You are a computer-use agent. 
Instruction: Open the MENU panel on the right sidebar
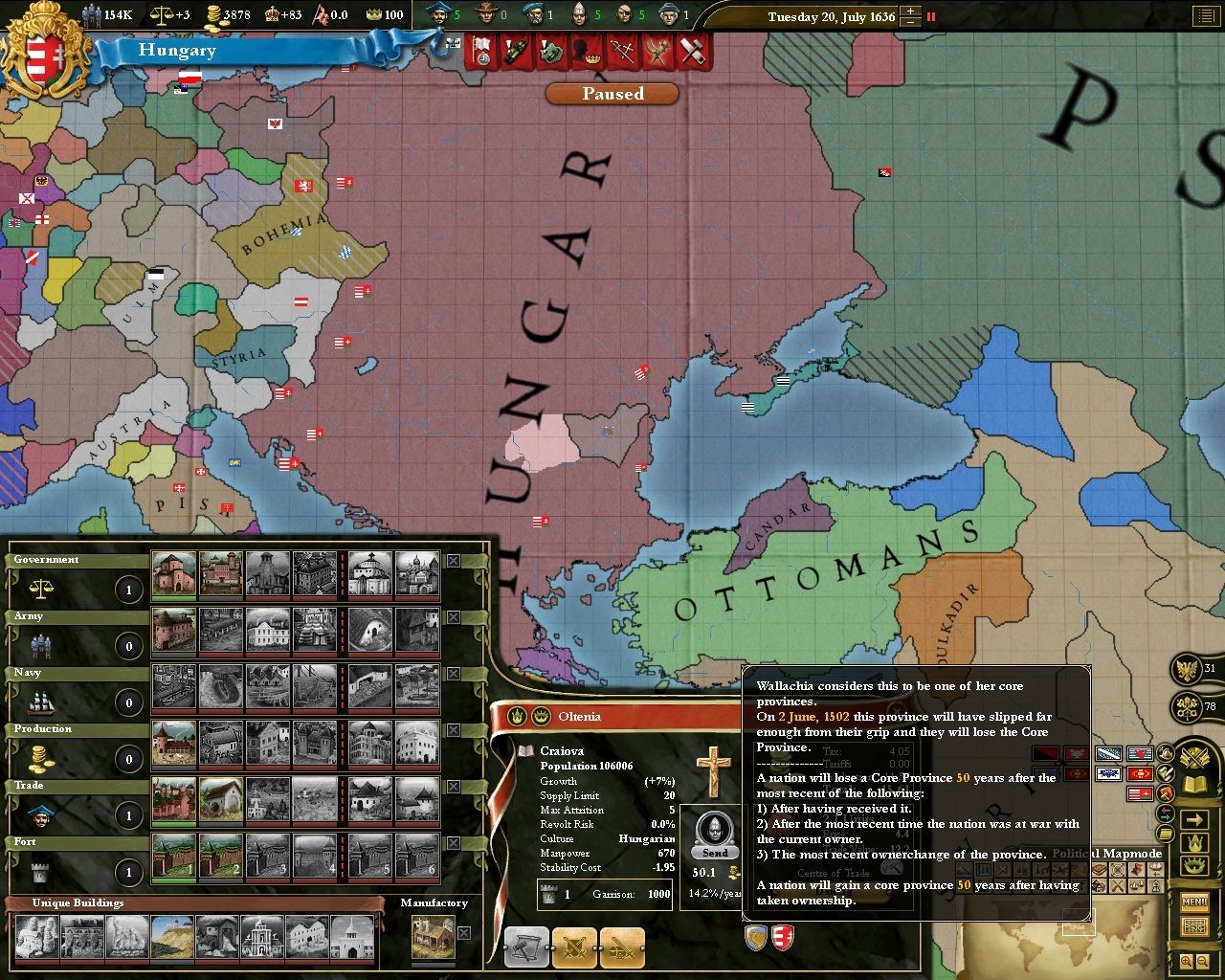tap(1195, 902)
